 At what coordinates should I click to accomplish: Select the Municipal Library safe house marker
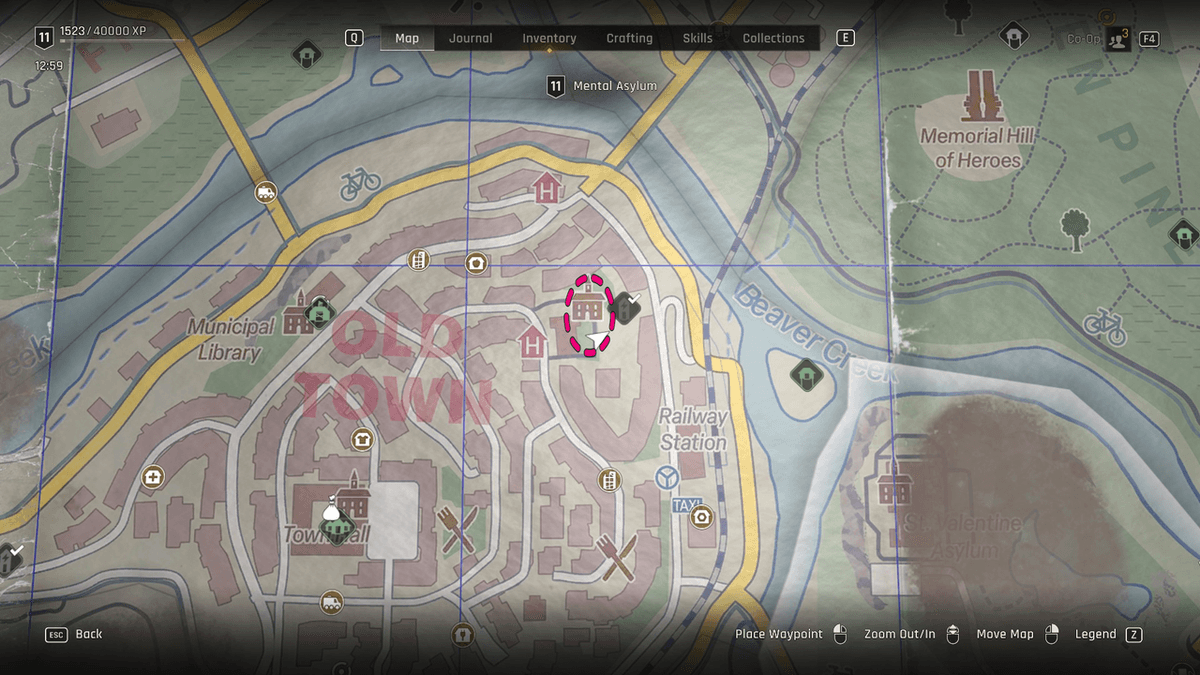[319, 313]
